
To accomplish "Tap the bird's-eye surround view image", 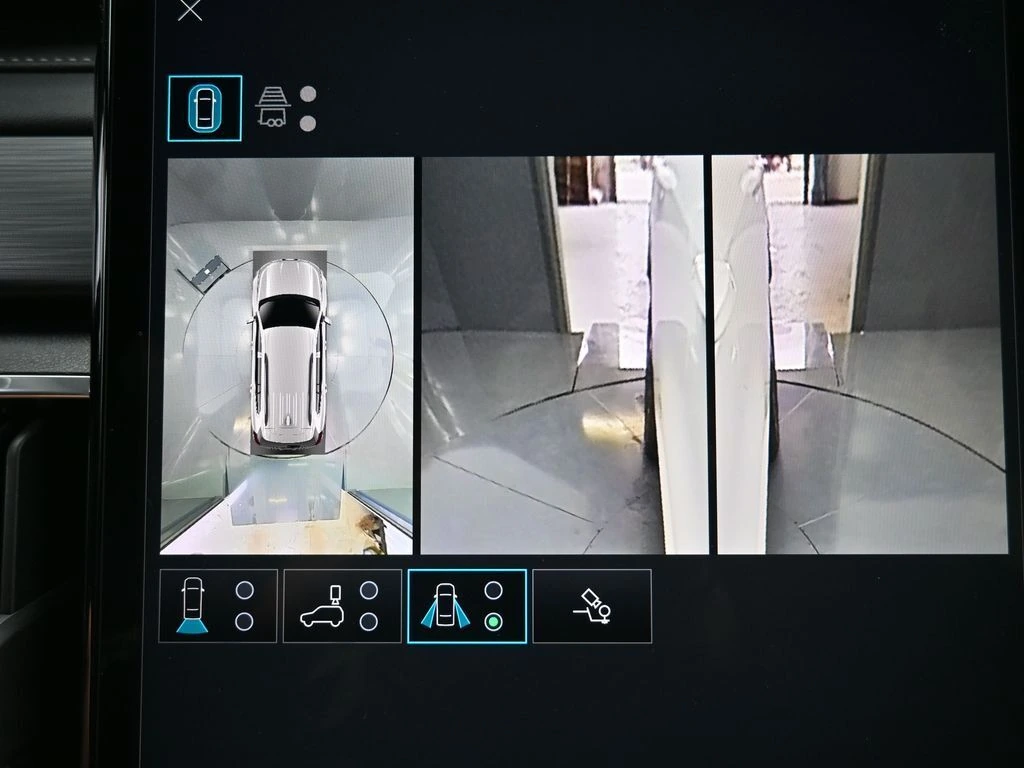I will point(287,355).
